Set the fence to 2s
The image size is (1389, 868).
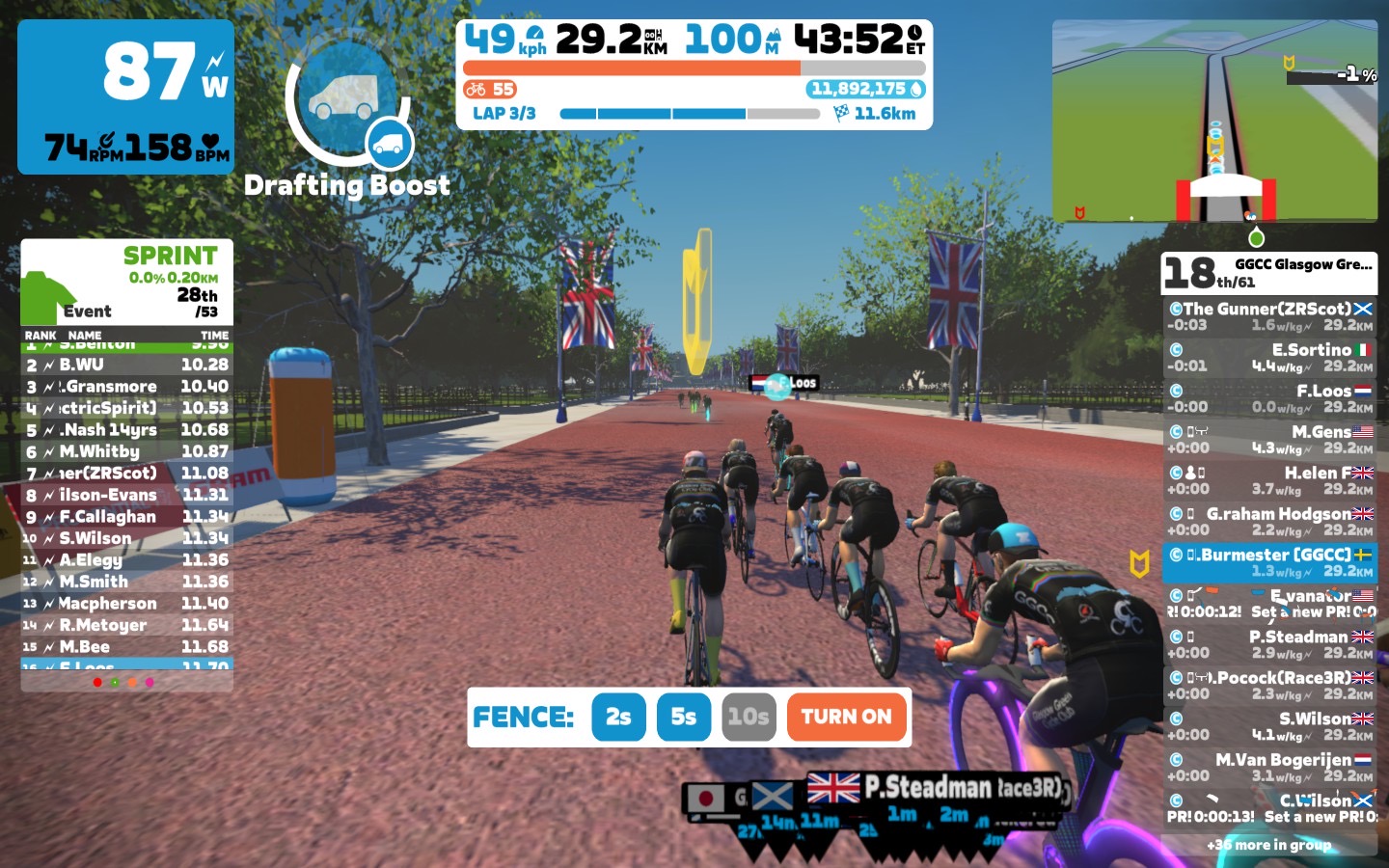click(x=618, y=717)
